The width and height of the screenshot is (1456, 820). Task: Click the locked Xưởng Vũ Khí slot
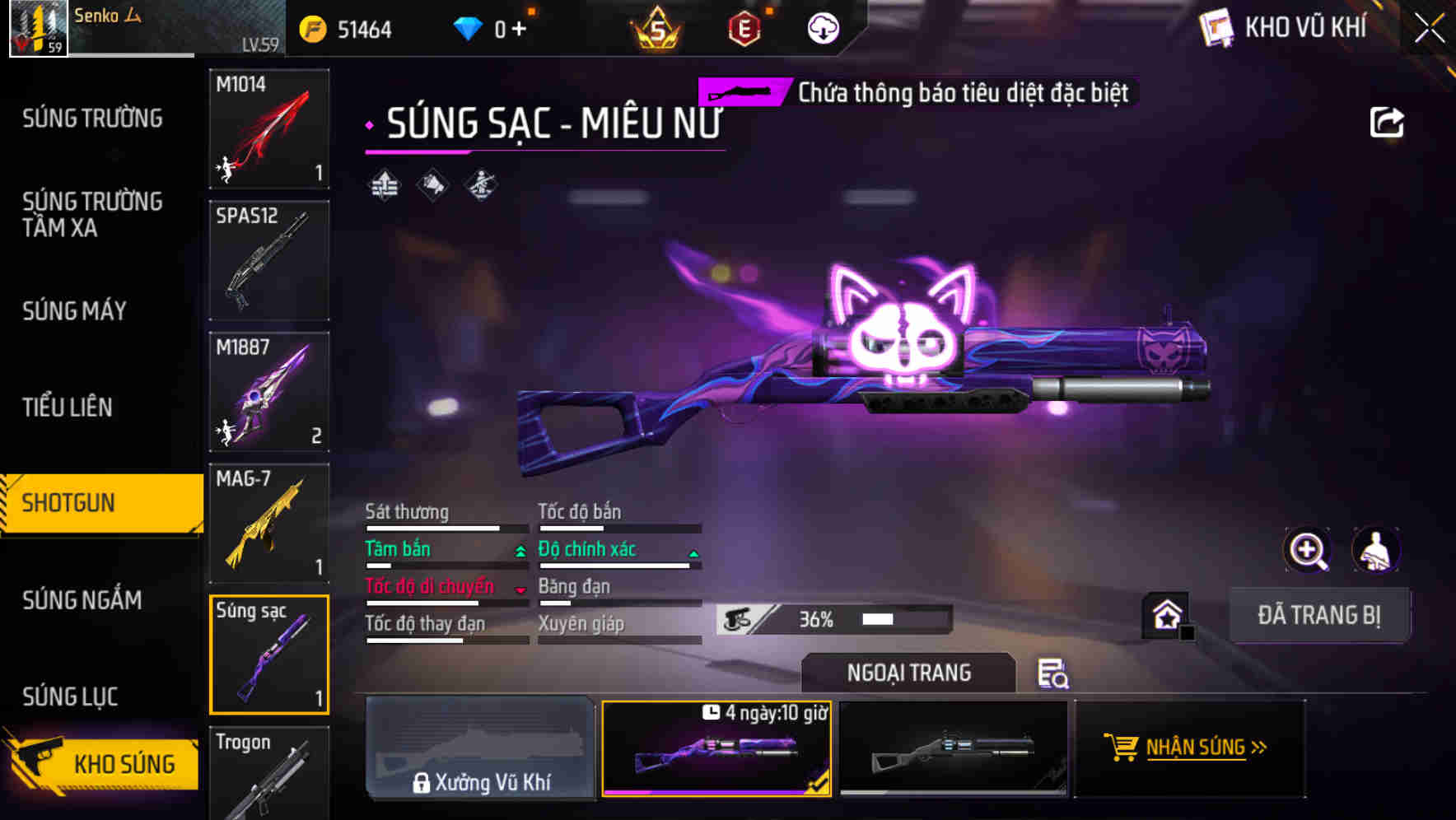[x=482, y=749]
